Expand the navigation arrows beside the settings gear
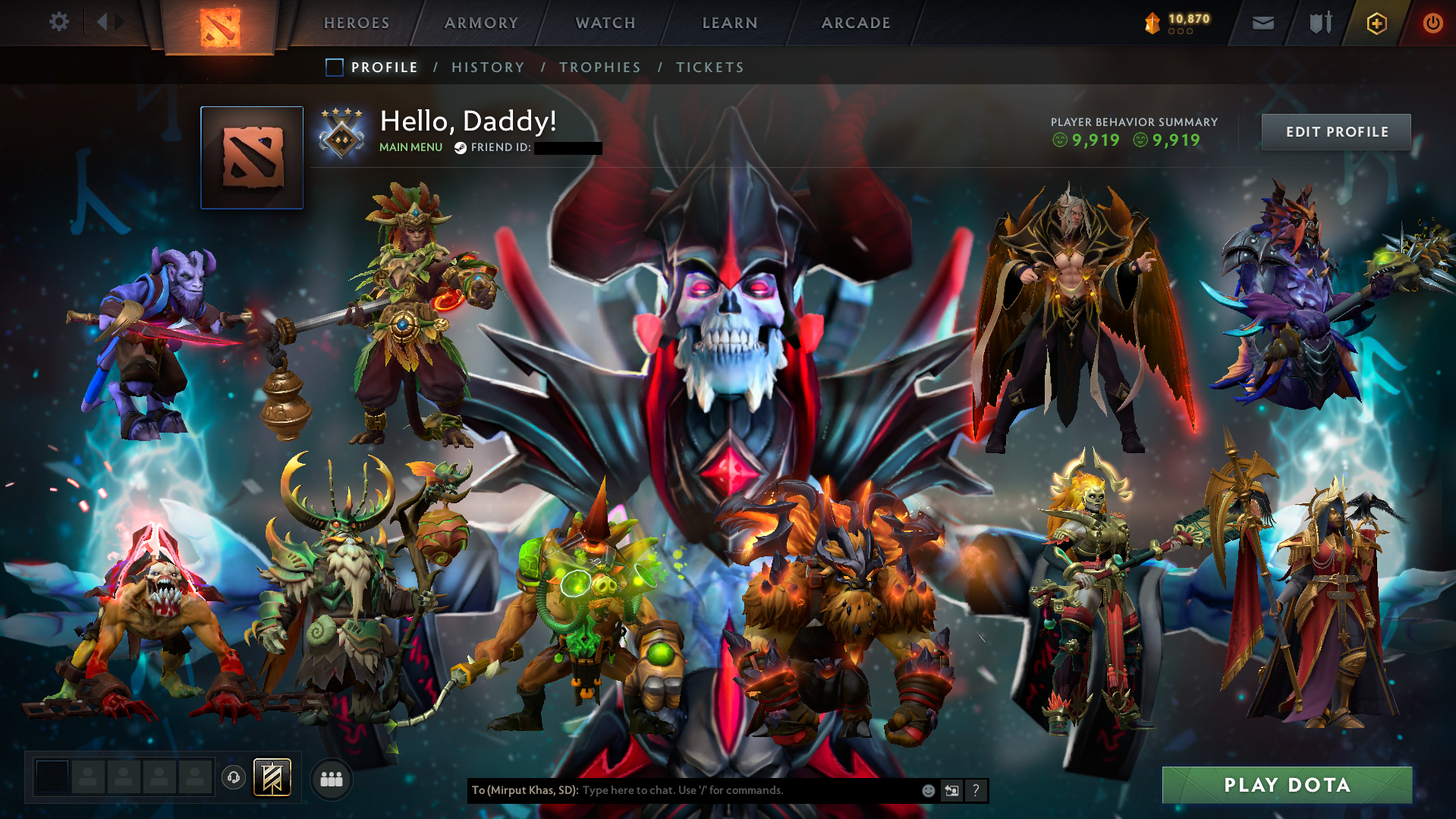The height and width of the screenshot is (819, 1456). [x=109, y=22]
